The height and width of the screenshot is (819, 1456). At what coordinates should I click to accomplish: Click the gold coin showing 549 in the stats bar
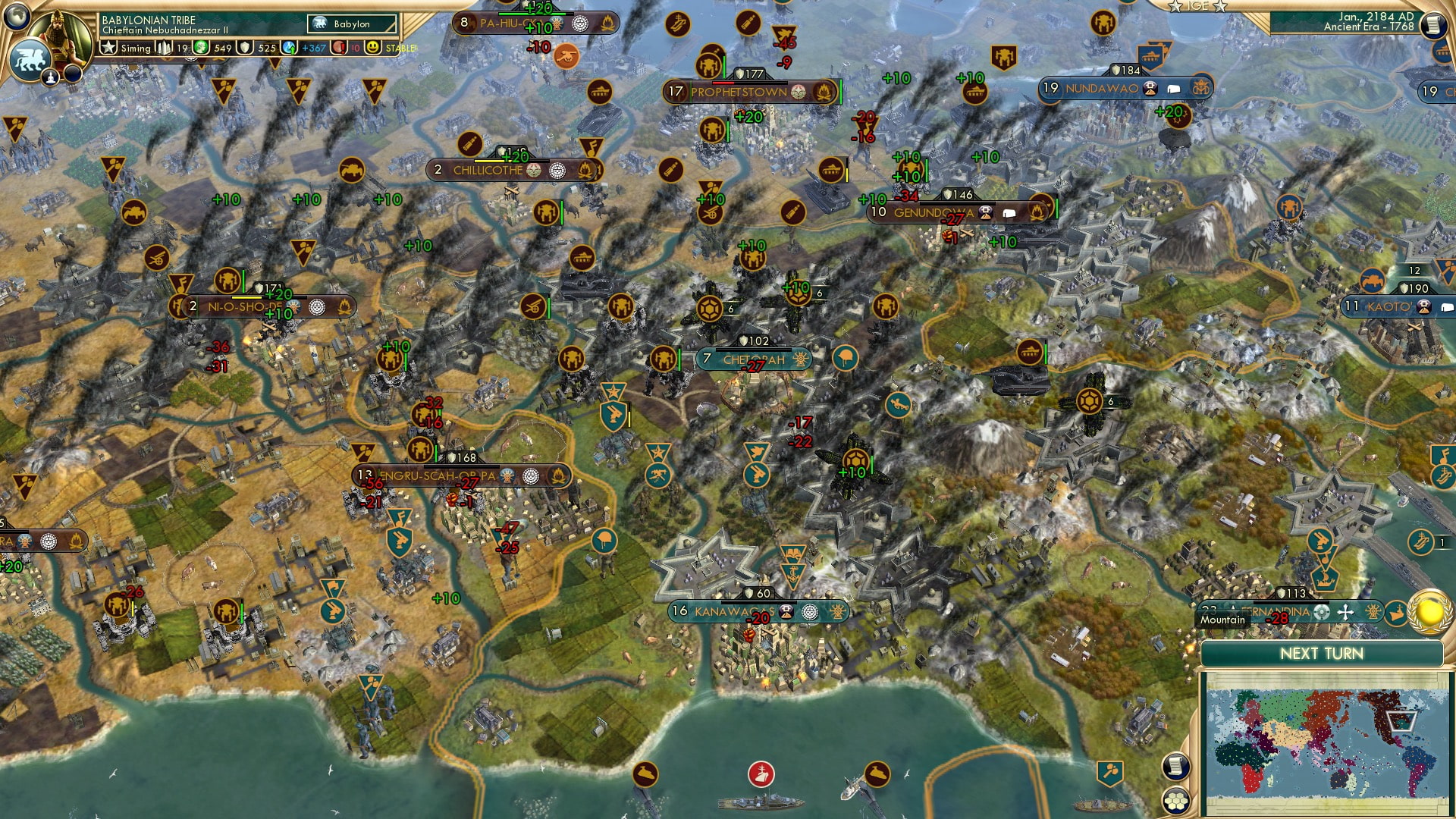pyautogui.click(x=201, y=49)
